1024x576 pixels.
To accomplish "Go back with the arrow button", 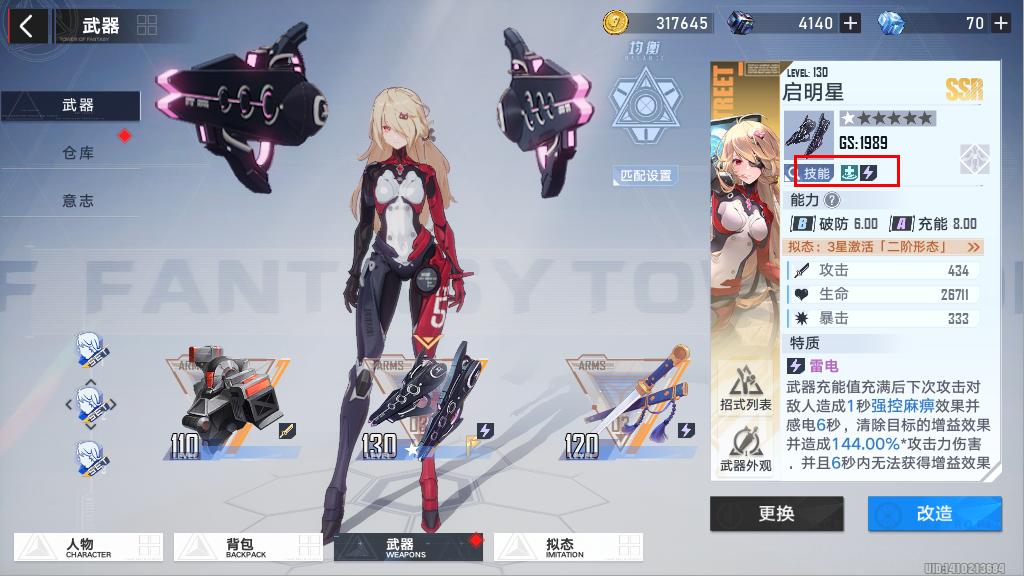I will click(x=27, y=25).
